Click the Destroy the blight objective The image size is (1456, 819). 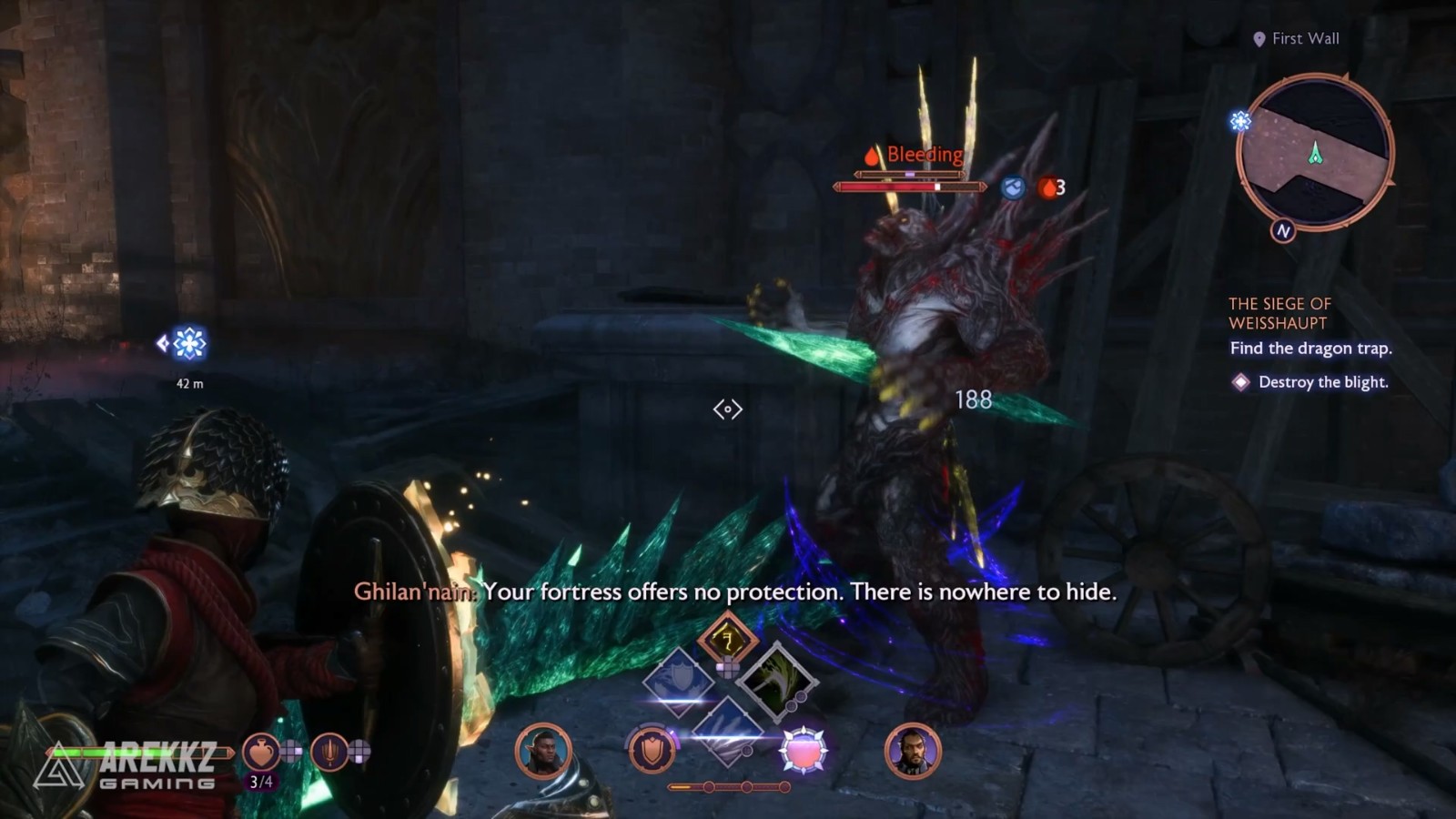pyautogui.click(x=1322, y=382)
